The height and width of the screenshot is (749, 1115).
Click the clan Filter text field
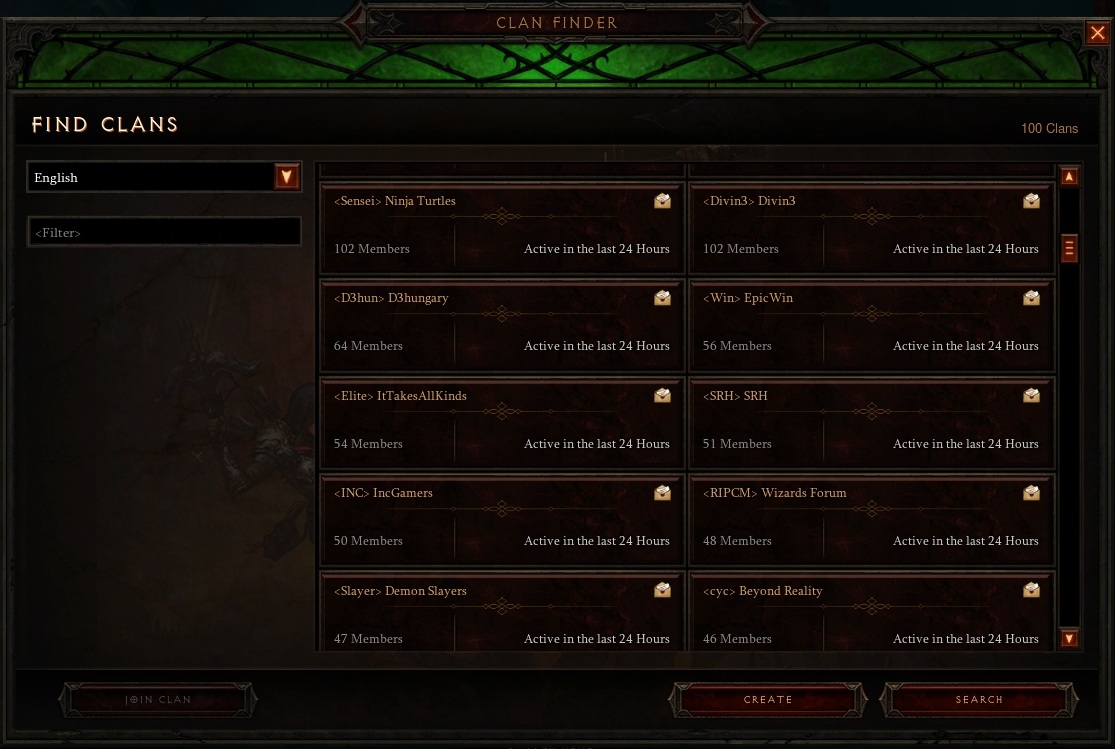(x=164, y=232)
